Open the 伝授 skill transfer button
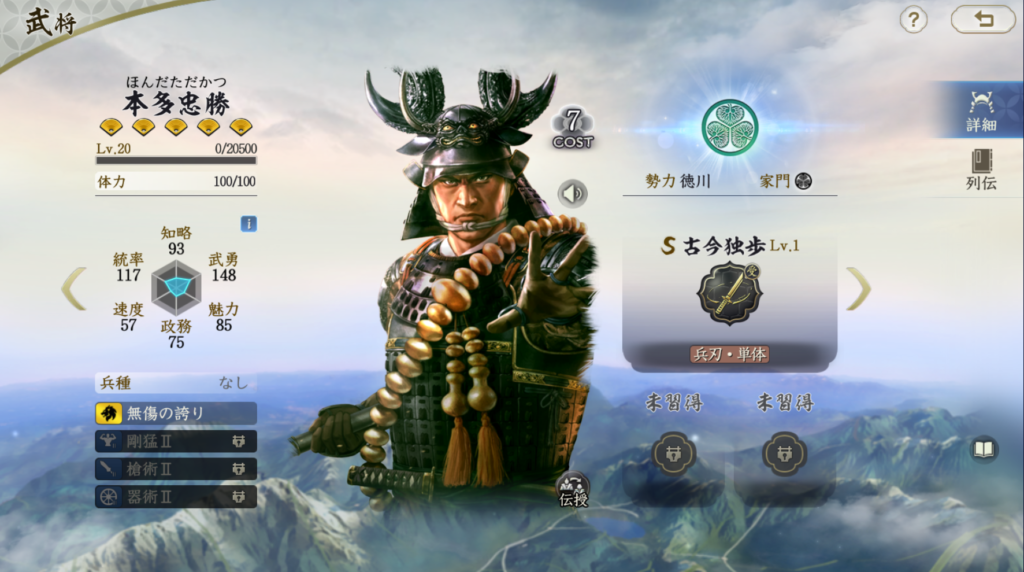The width and height of the screenshot is (1024, 572). coord(573,489)
